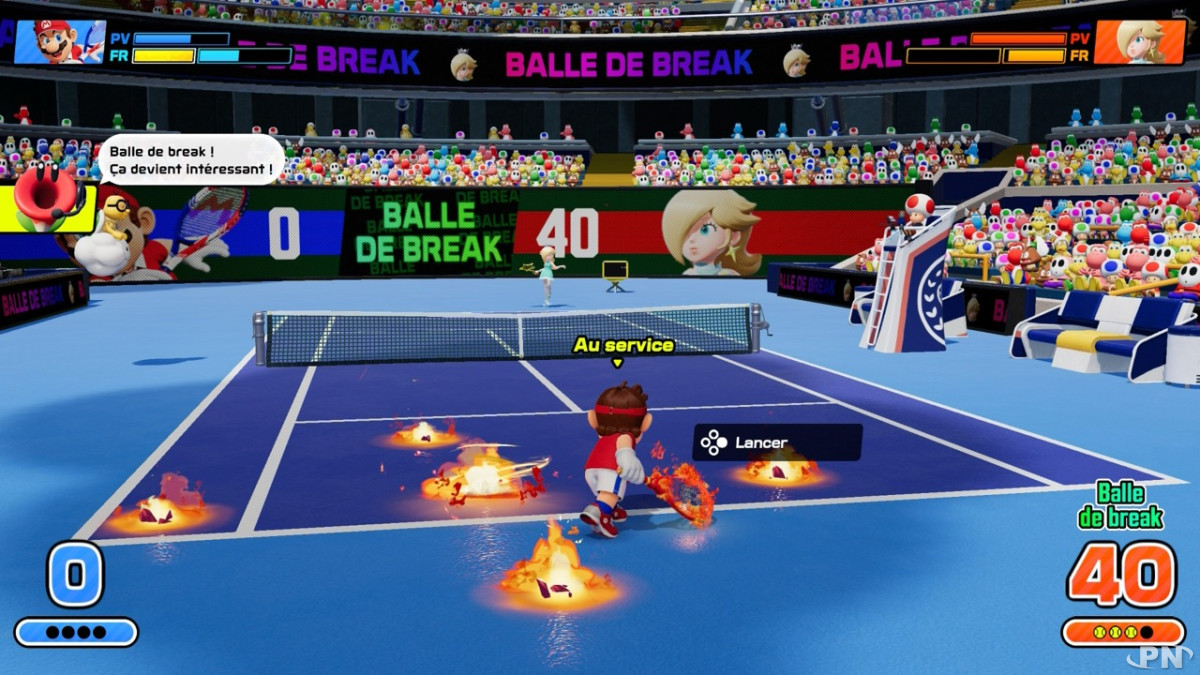Click the PN site watermark logo
Screen dimensions: 1200x675
pyautogui.click(x=1159, y=655)
